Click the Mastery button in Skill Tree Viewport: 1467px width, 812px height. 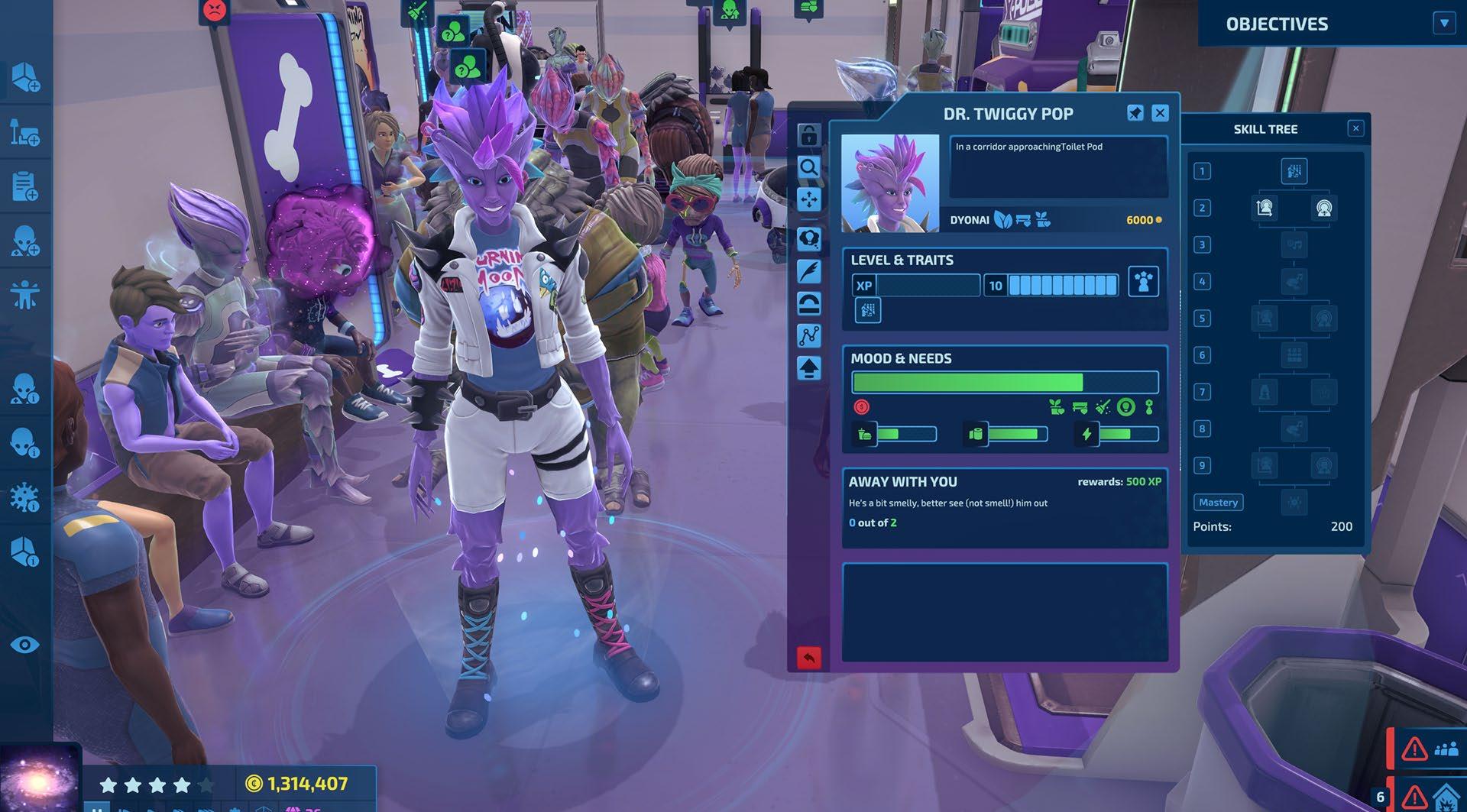[1218, 502]
